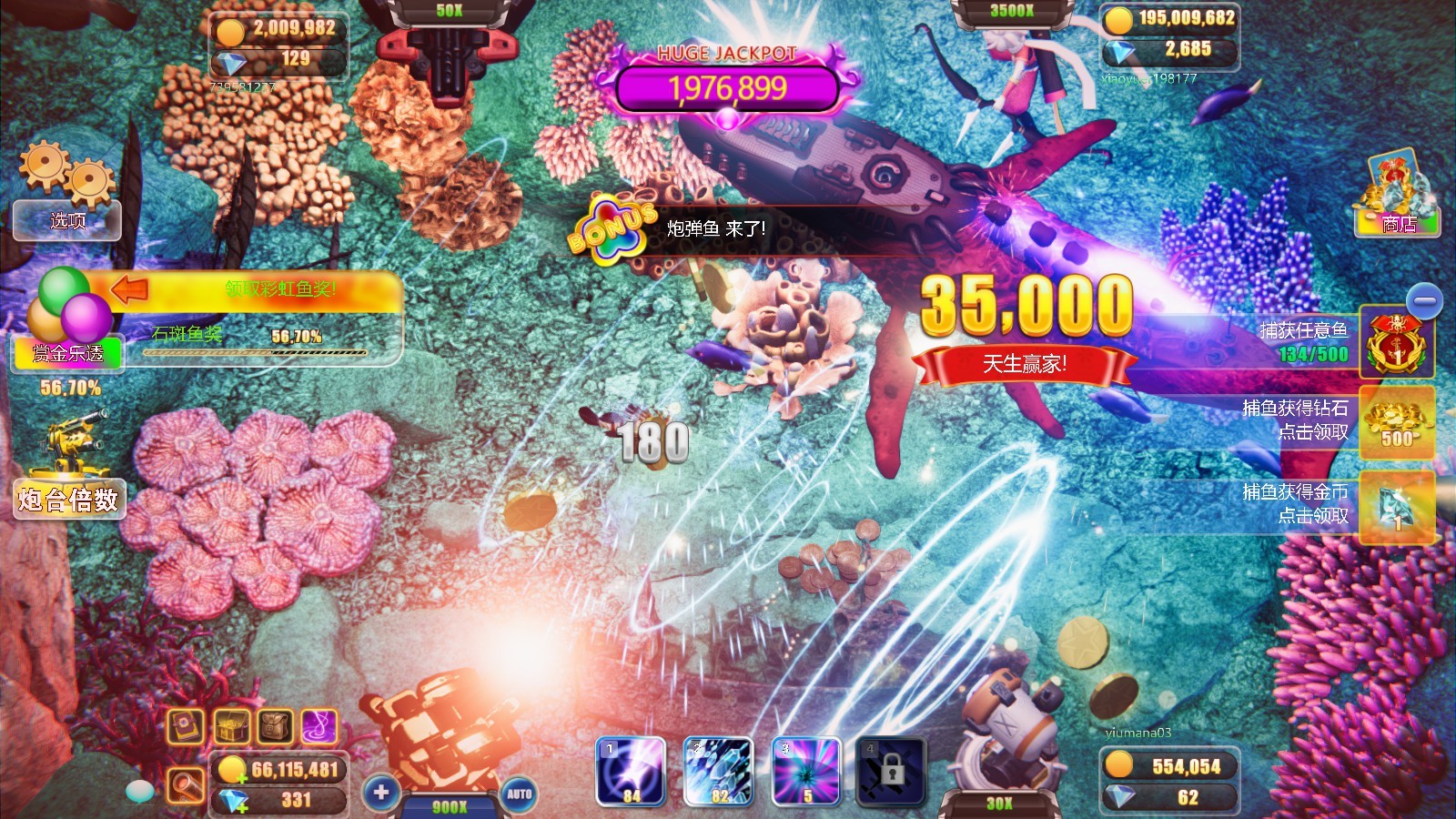The image size is (1456, 819).
Task: Open the 商店 shop panel
Action: (1396, 223)
